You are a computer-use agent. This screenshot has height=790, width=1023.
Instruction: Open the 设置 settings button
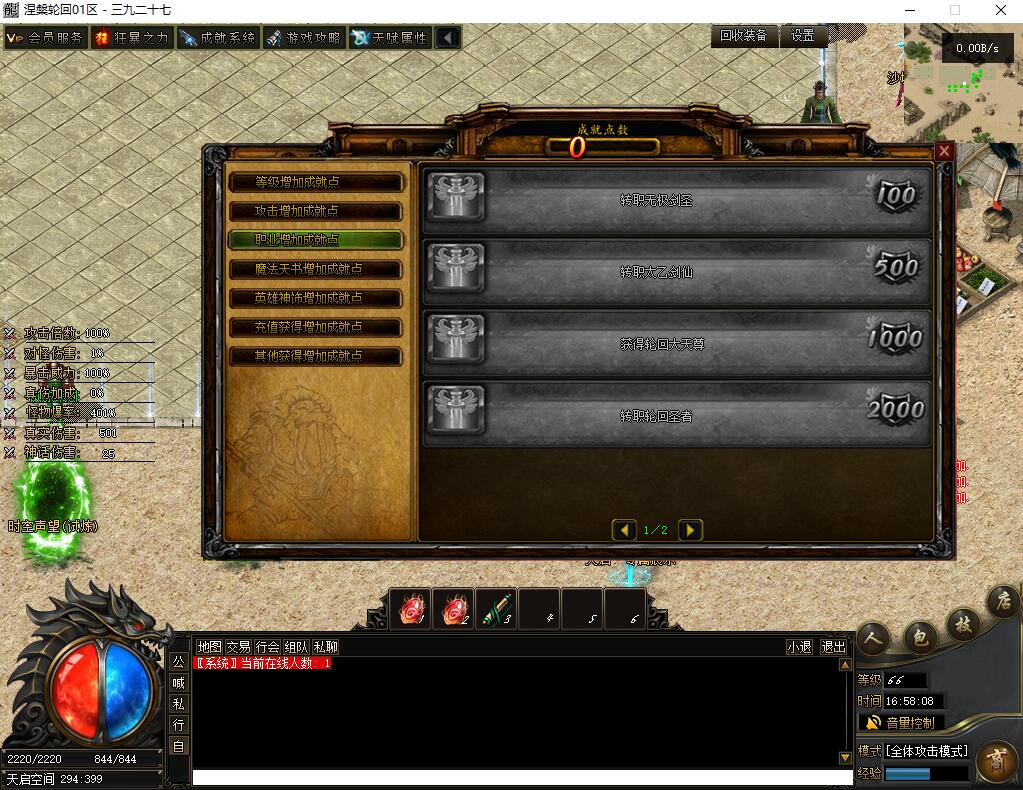(803, 35)
